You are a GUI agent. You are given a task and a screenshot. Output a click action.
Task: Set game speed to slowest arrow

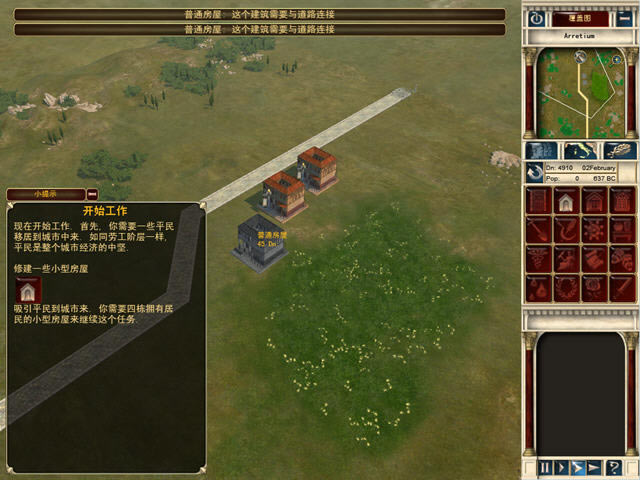tap(562, 467)
